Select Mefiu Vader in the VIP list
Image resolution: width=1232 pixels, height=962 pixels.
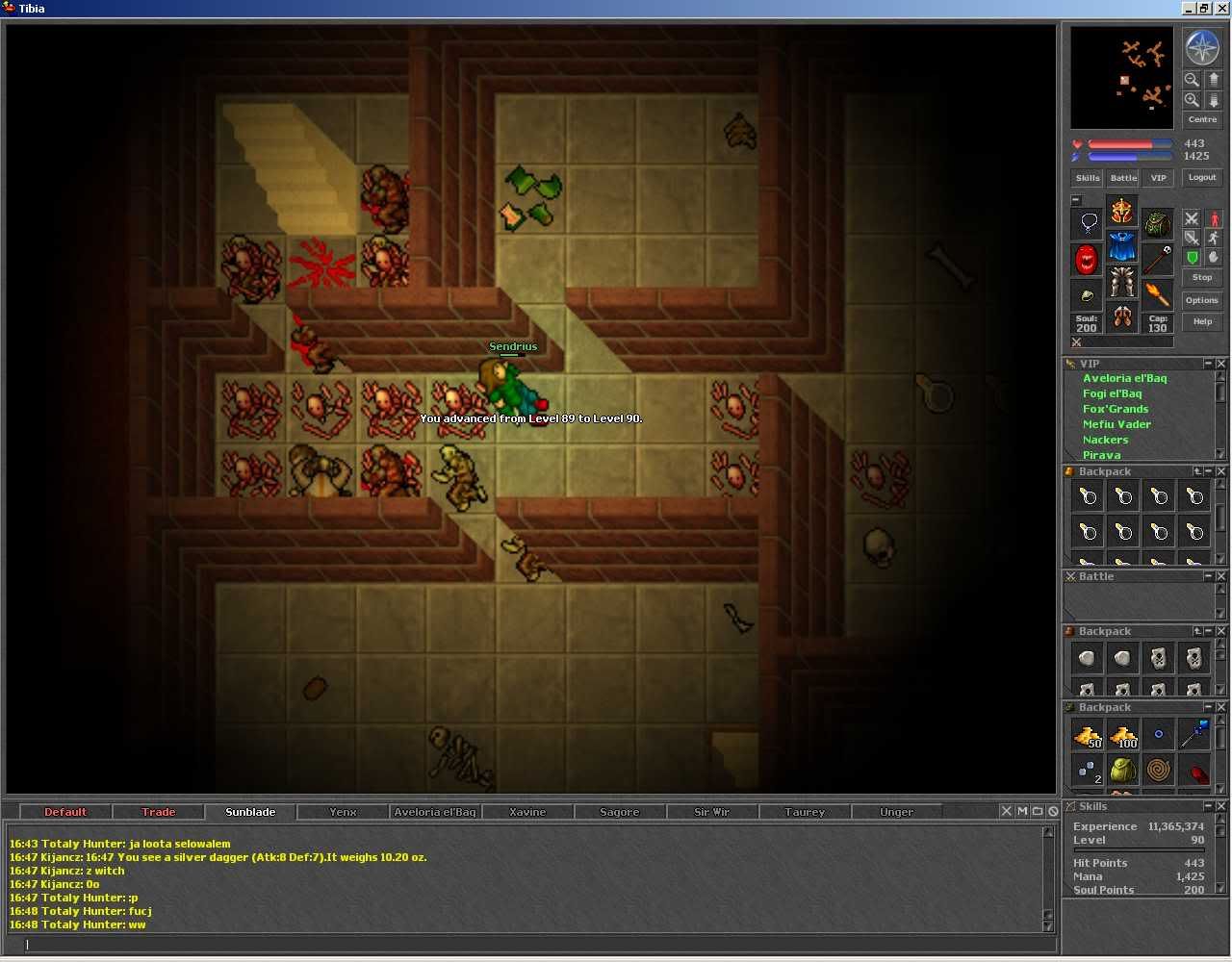[1116, 424]
